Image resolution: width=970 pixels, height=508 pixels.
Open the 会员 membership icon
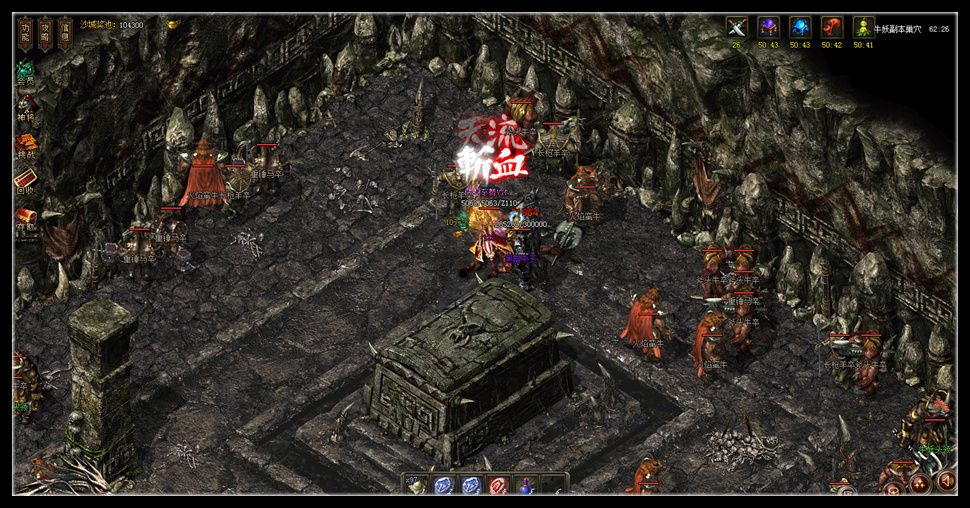point(25,74)
